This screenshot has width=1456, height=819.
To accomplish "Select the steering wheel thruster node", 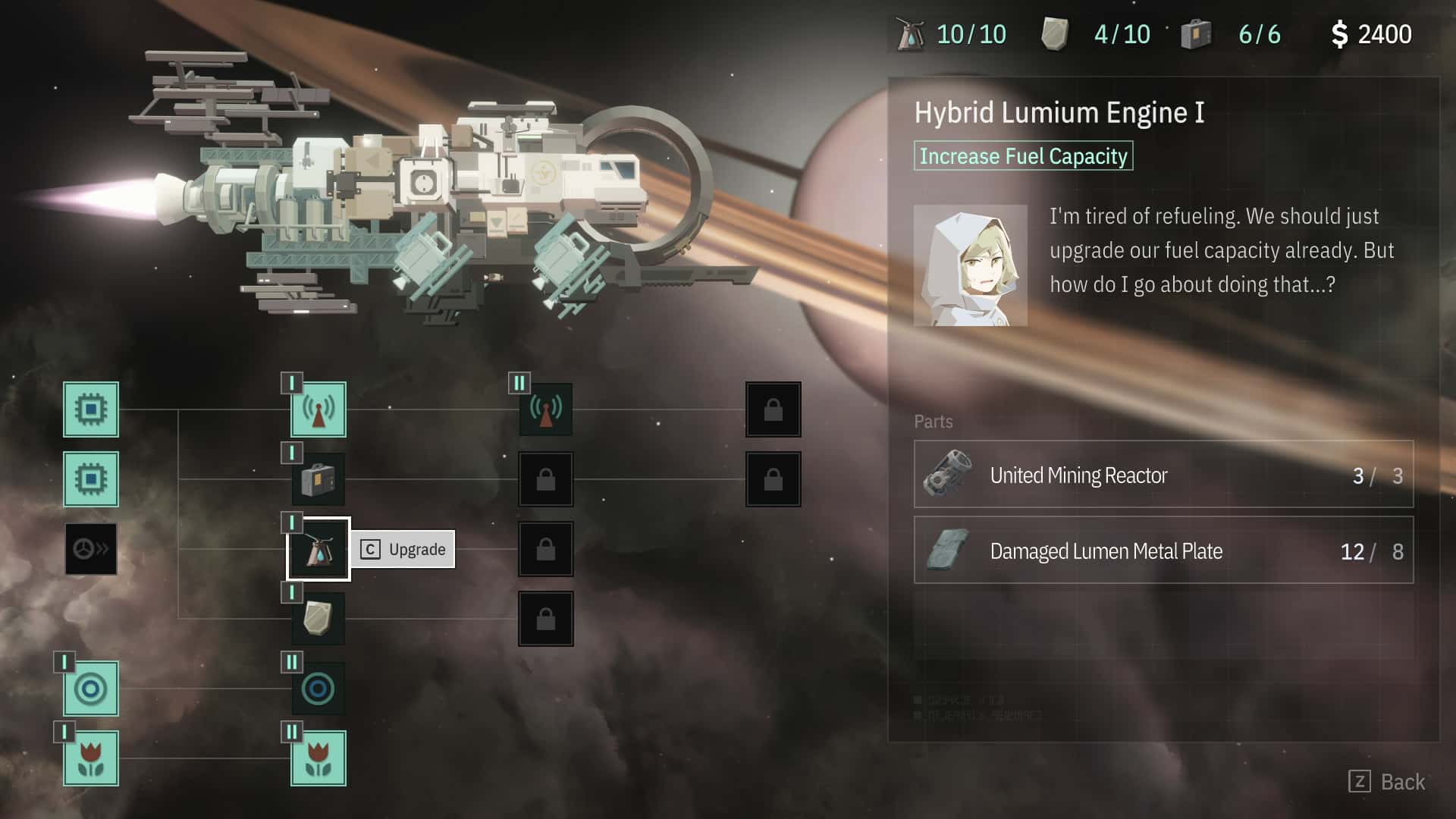I will 91,549.
